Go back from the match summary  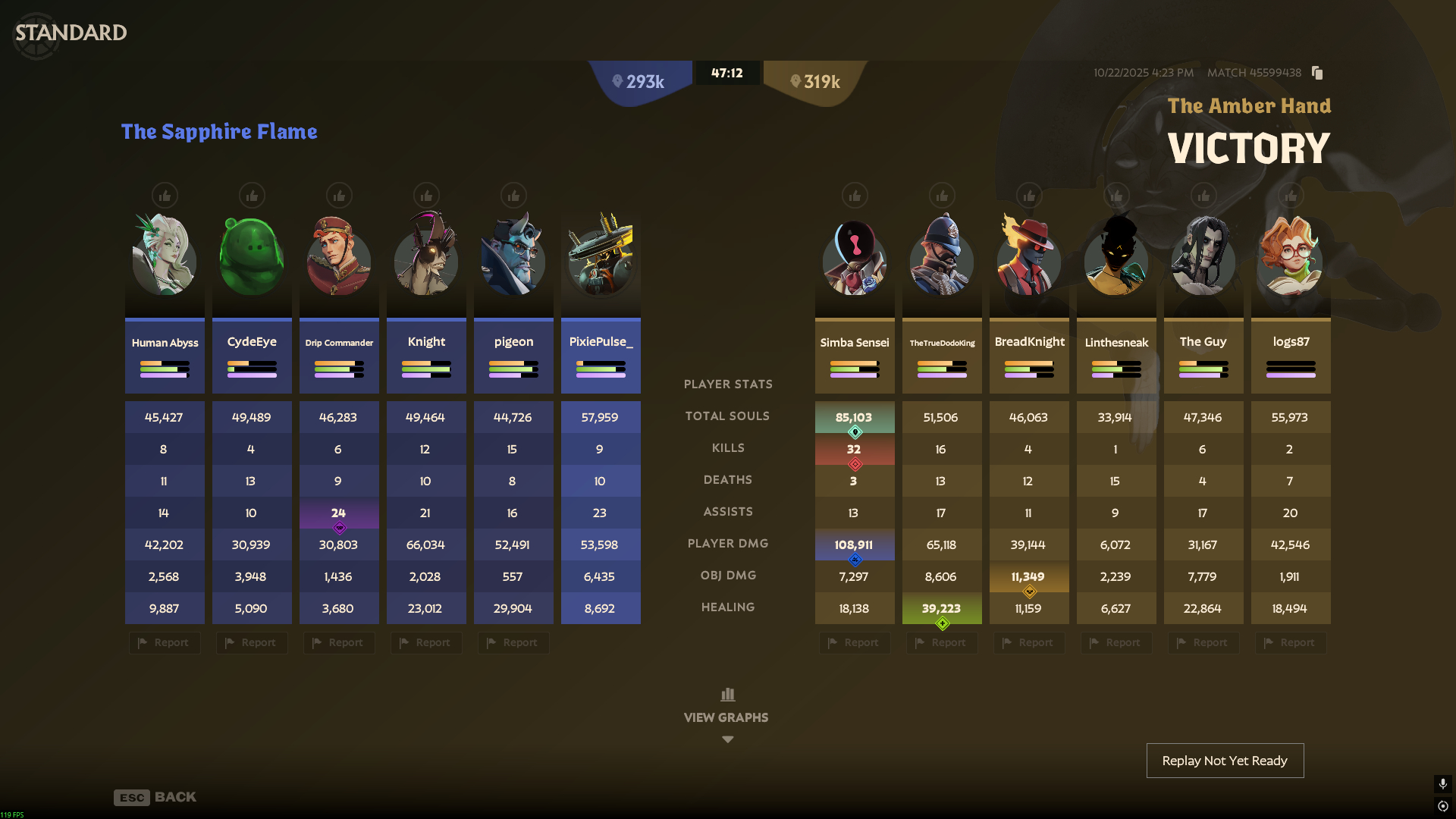pyautogui.click(x=155, y=797)
